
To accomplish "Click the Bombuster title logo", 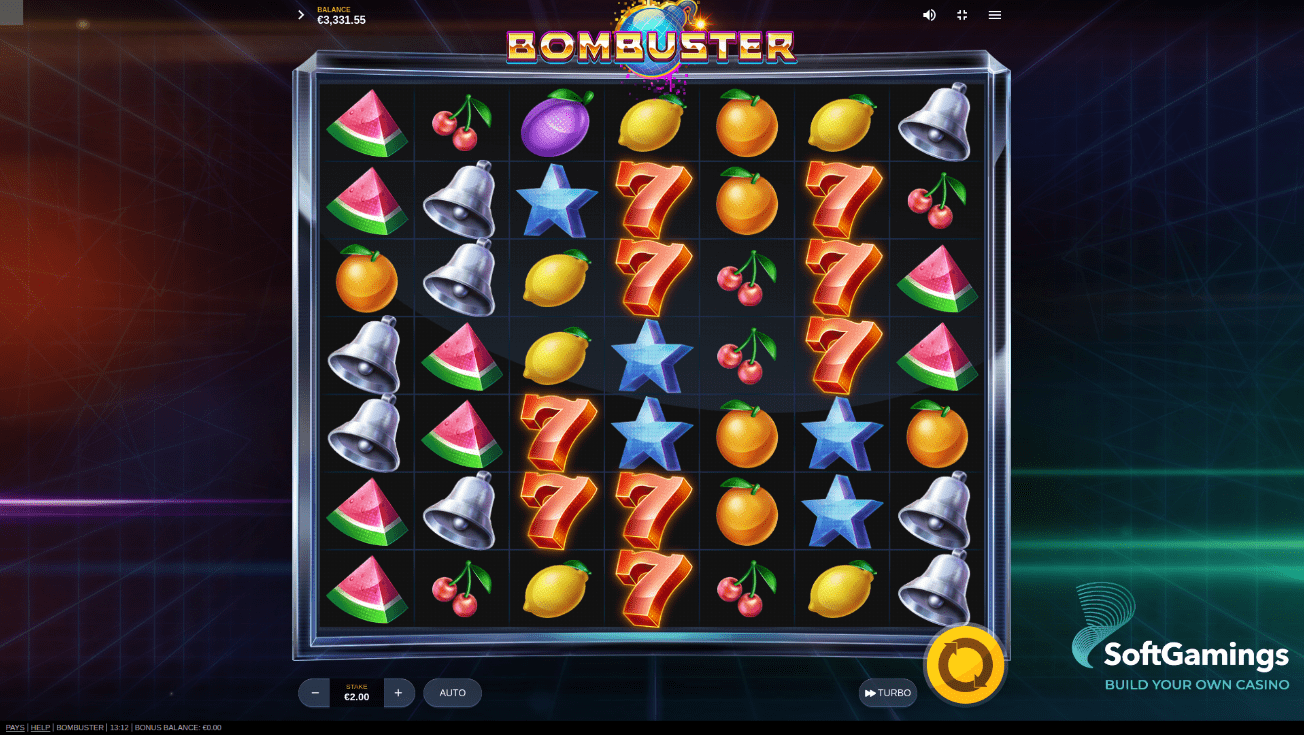I will point(652,44).
